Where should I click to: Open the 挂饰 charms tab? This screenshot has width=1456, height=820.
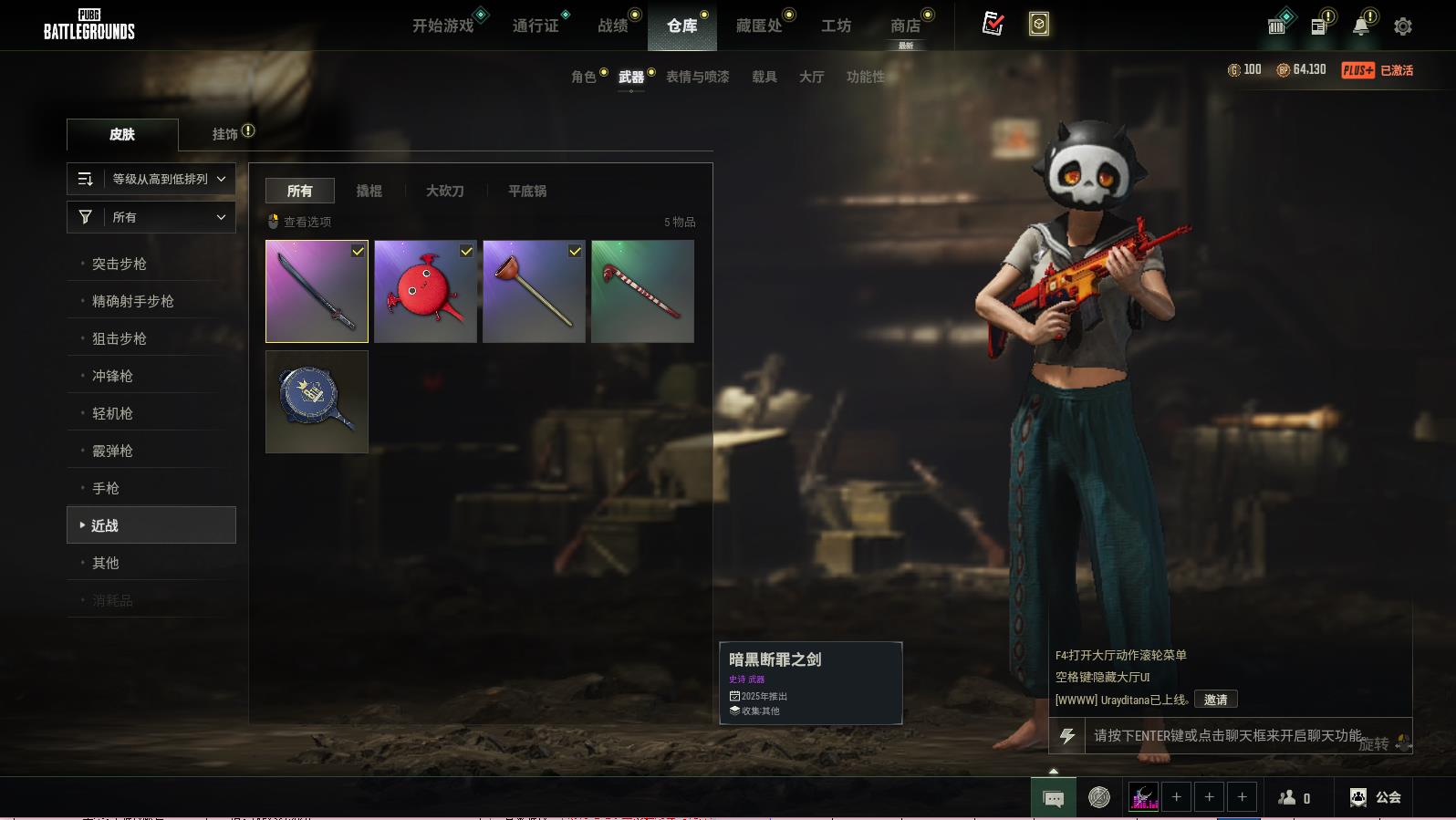click(225, 134)
